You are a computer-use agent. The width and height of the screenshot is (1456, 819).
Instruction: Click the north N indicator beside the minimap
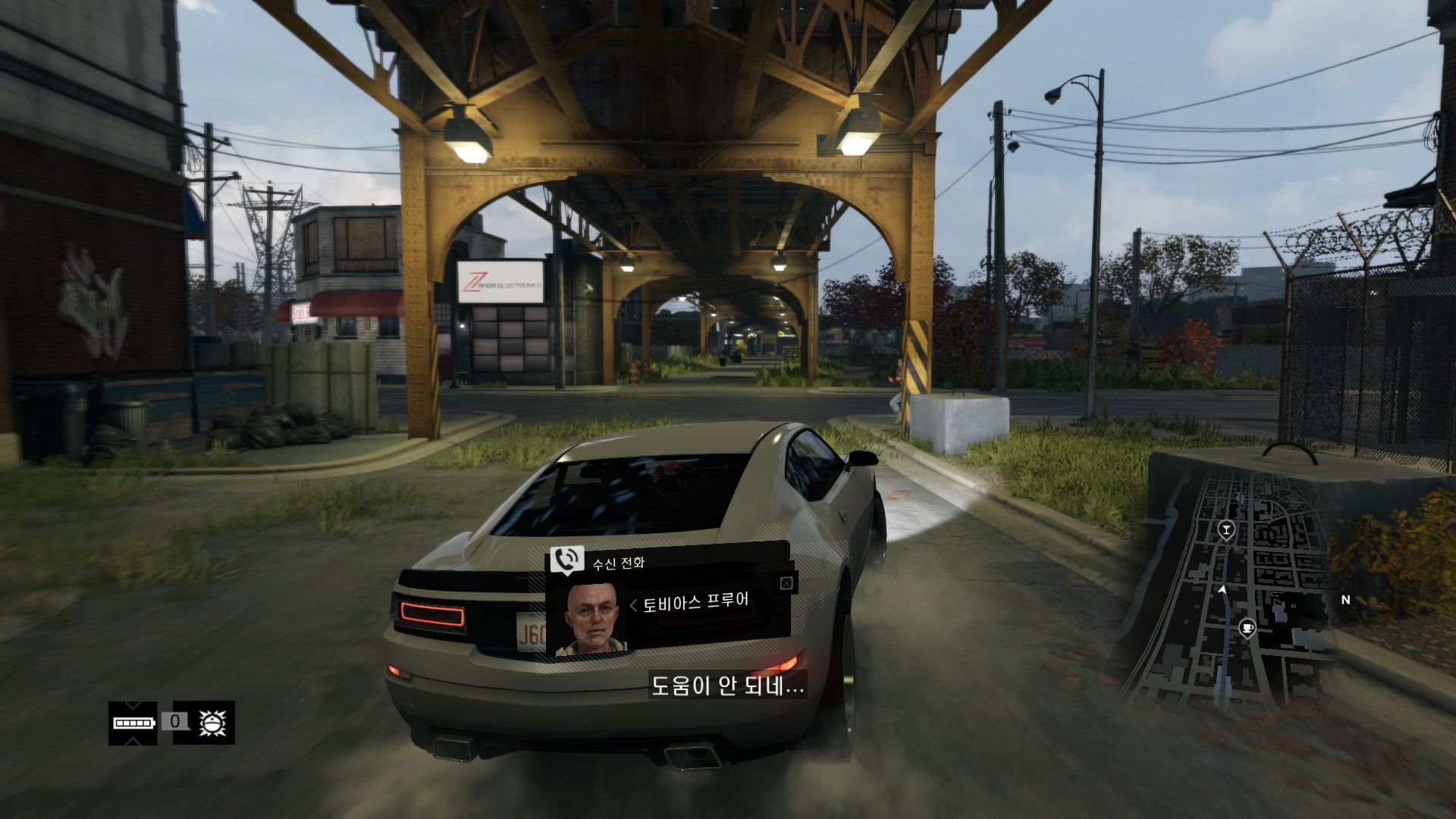[1346, 600]
